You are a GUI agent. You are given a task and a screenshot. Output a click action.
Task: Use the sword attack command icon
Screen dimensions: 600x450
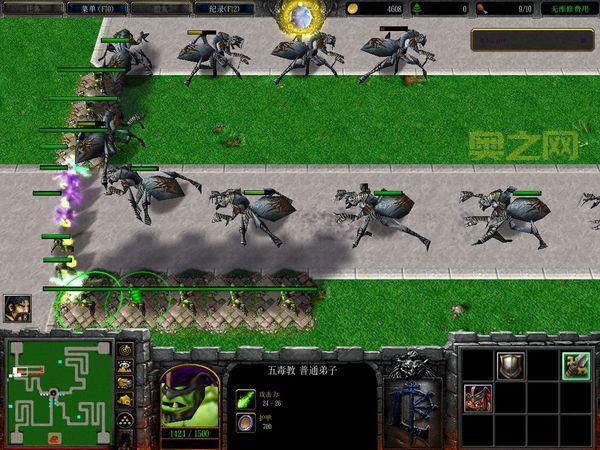(574, 365)
